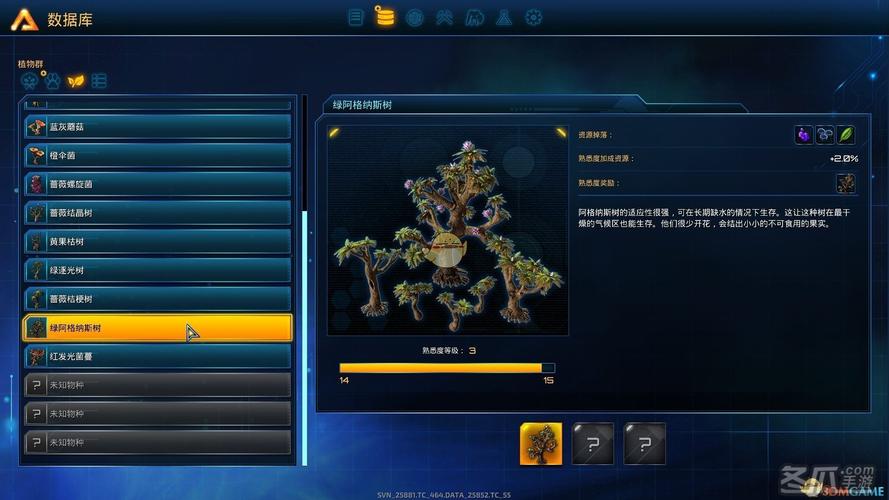
Task: Click the familiarity reward tree icon
Action: pyautogui.click(x=846, y=183)
